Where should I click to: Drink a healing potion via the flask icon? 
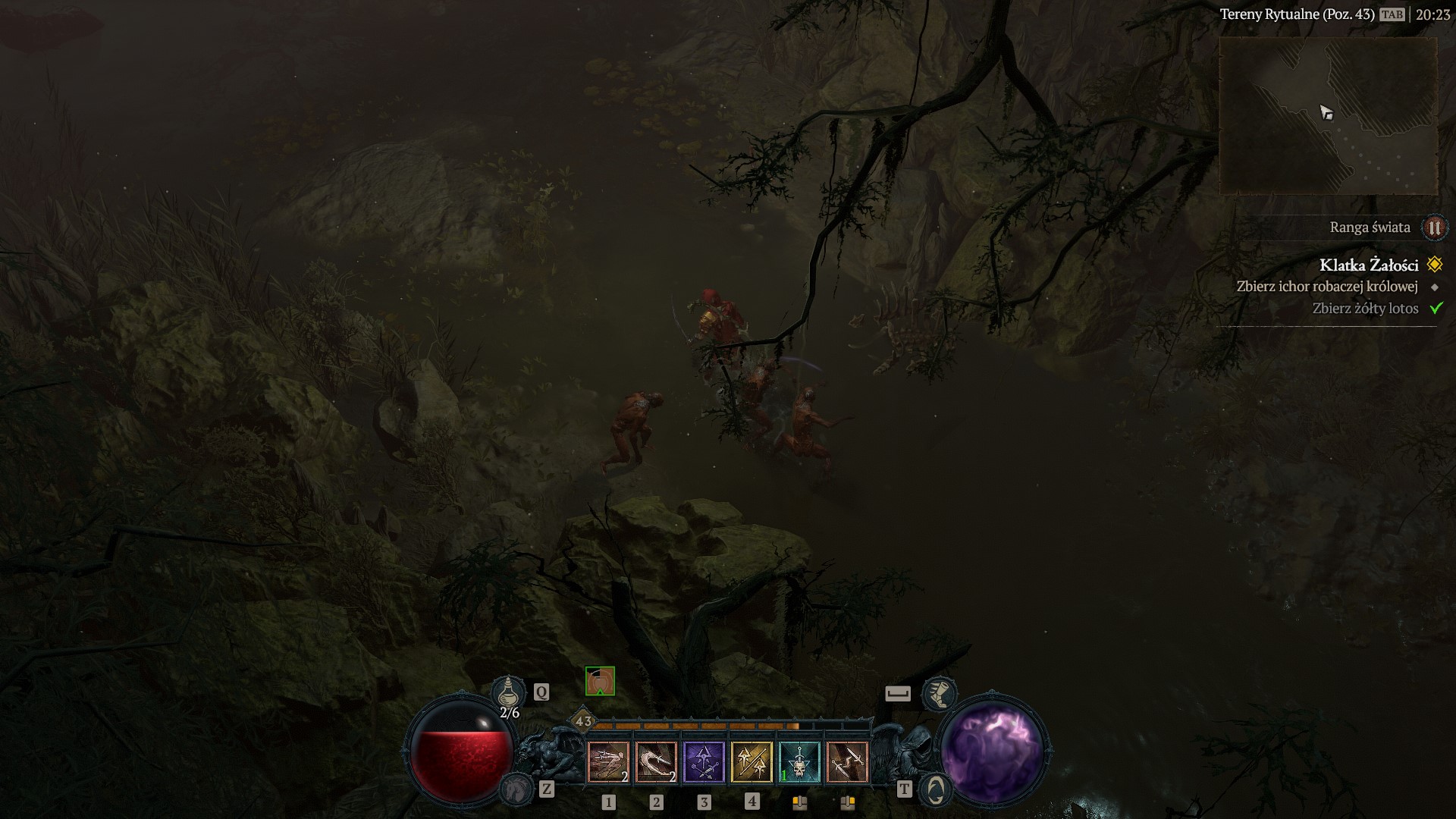pyautogui.click(x=510, y=691)
